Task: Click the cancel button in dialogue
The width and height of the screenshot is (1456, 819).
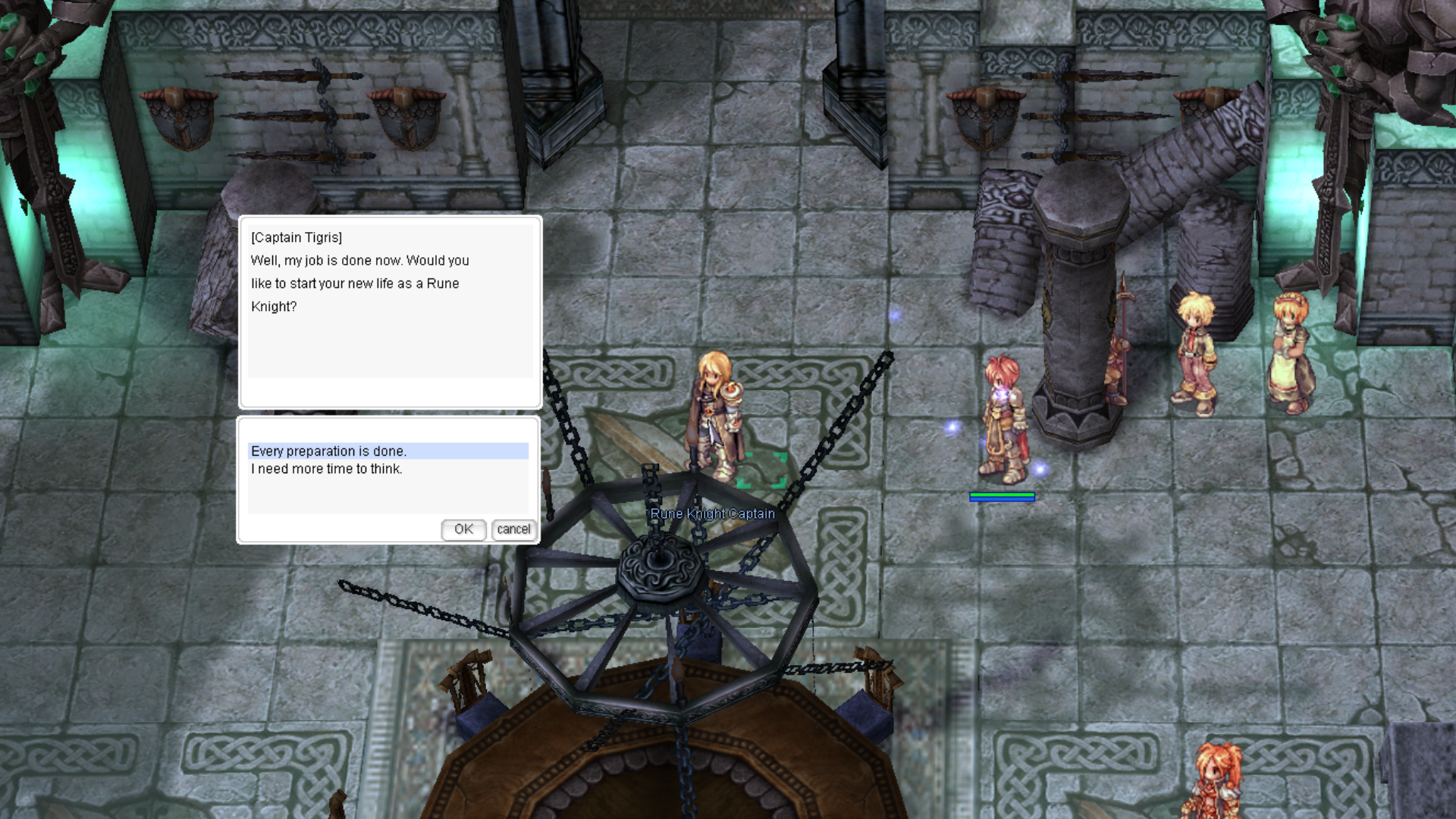Action: [513, 529]
